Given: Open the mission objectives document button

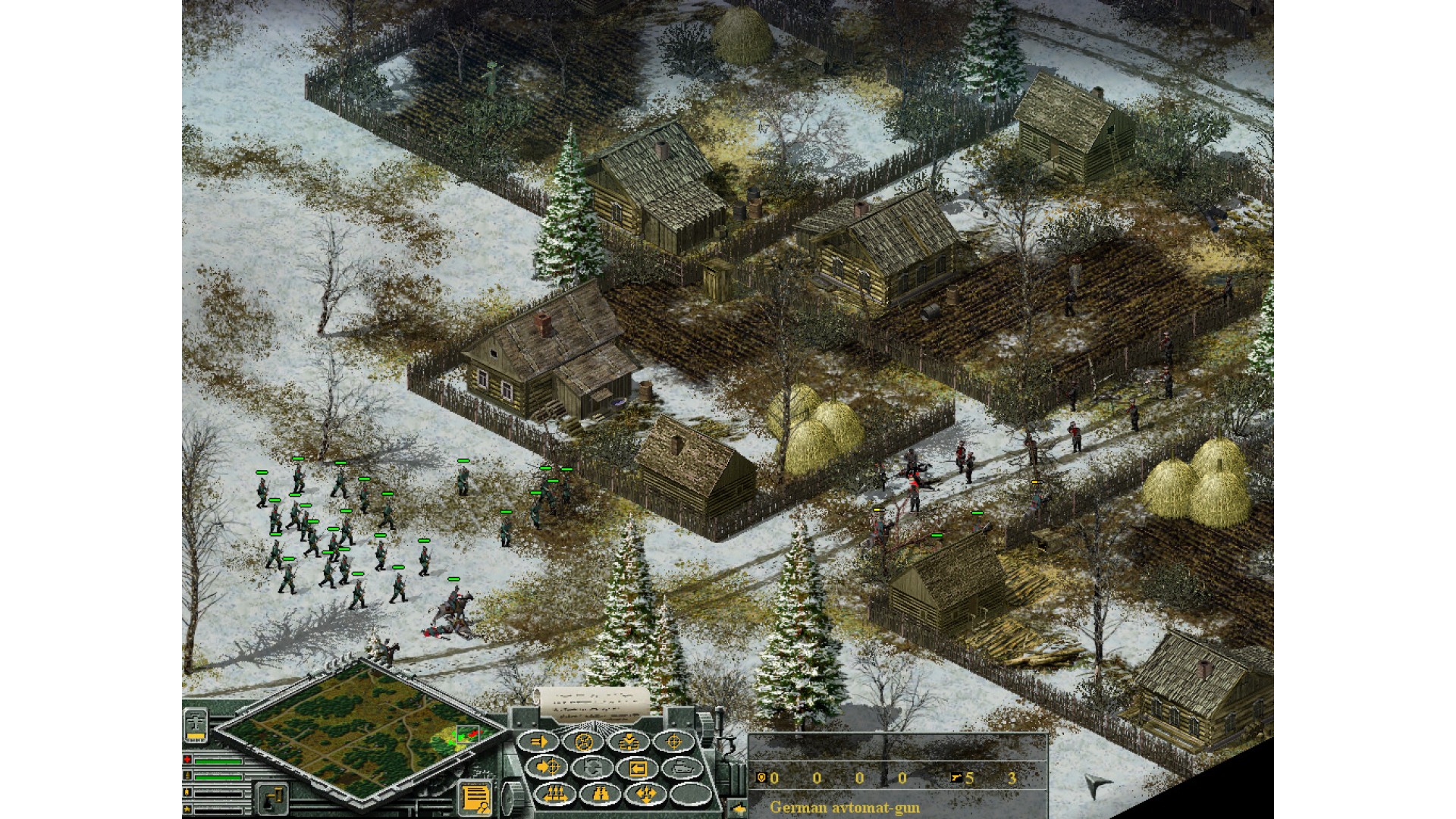Looking at the screenshot, I should tap(475, 798).
